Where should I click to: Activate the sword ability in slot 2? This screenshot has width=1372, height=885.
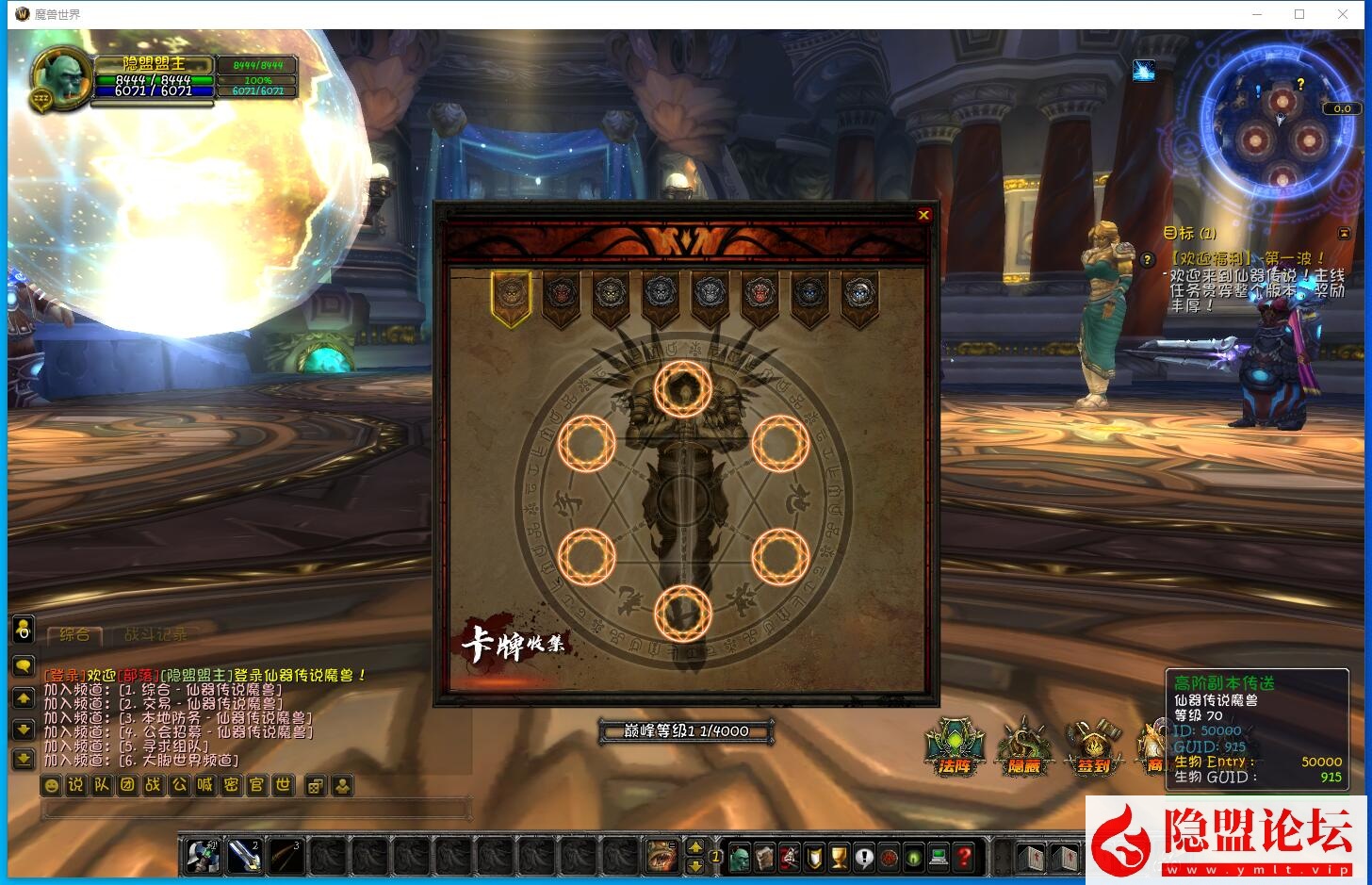pos(244,856)
